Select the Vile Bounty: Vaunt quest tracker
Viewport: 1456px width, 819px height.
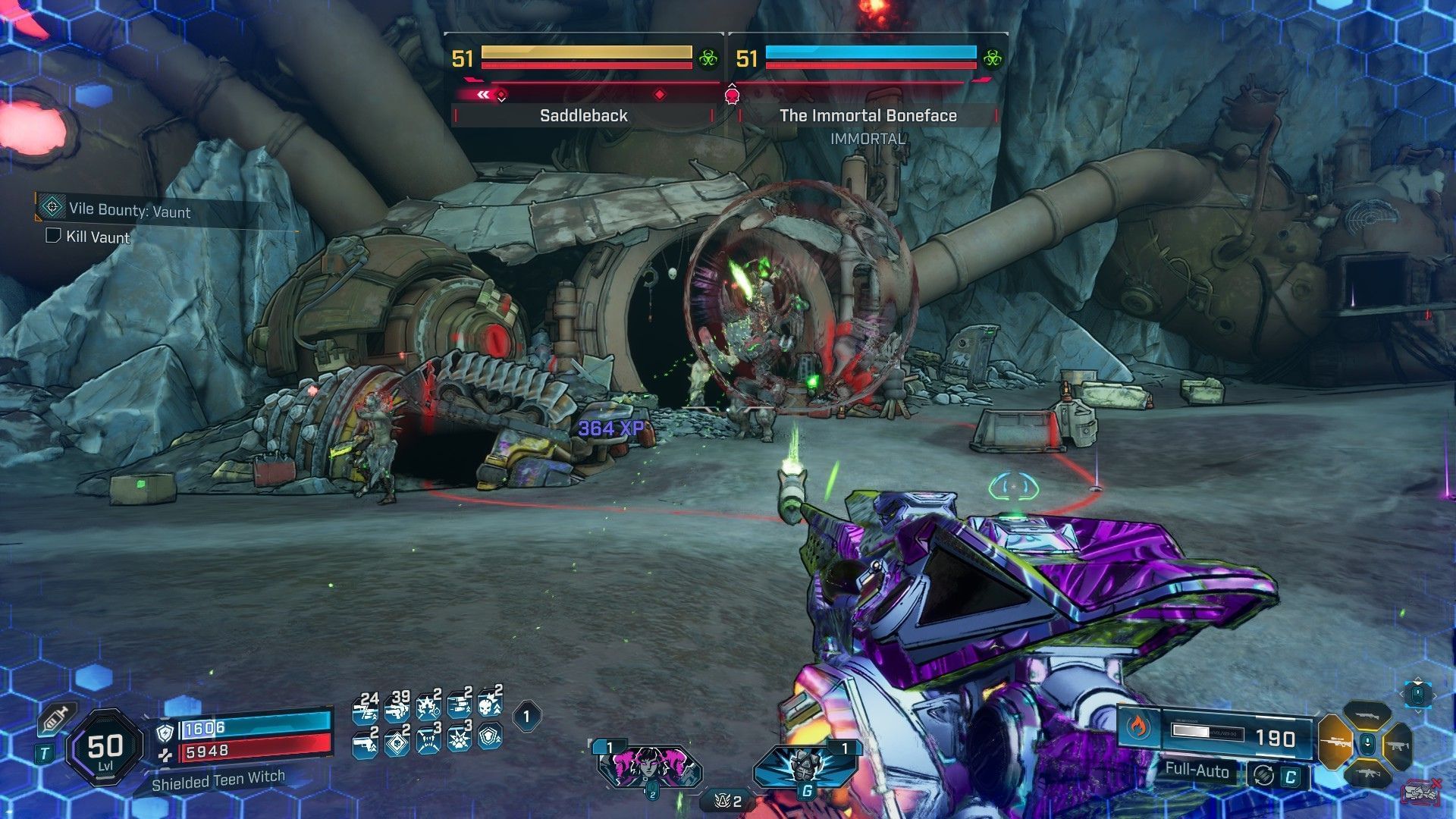[129, 210]
